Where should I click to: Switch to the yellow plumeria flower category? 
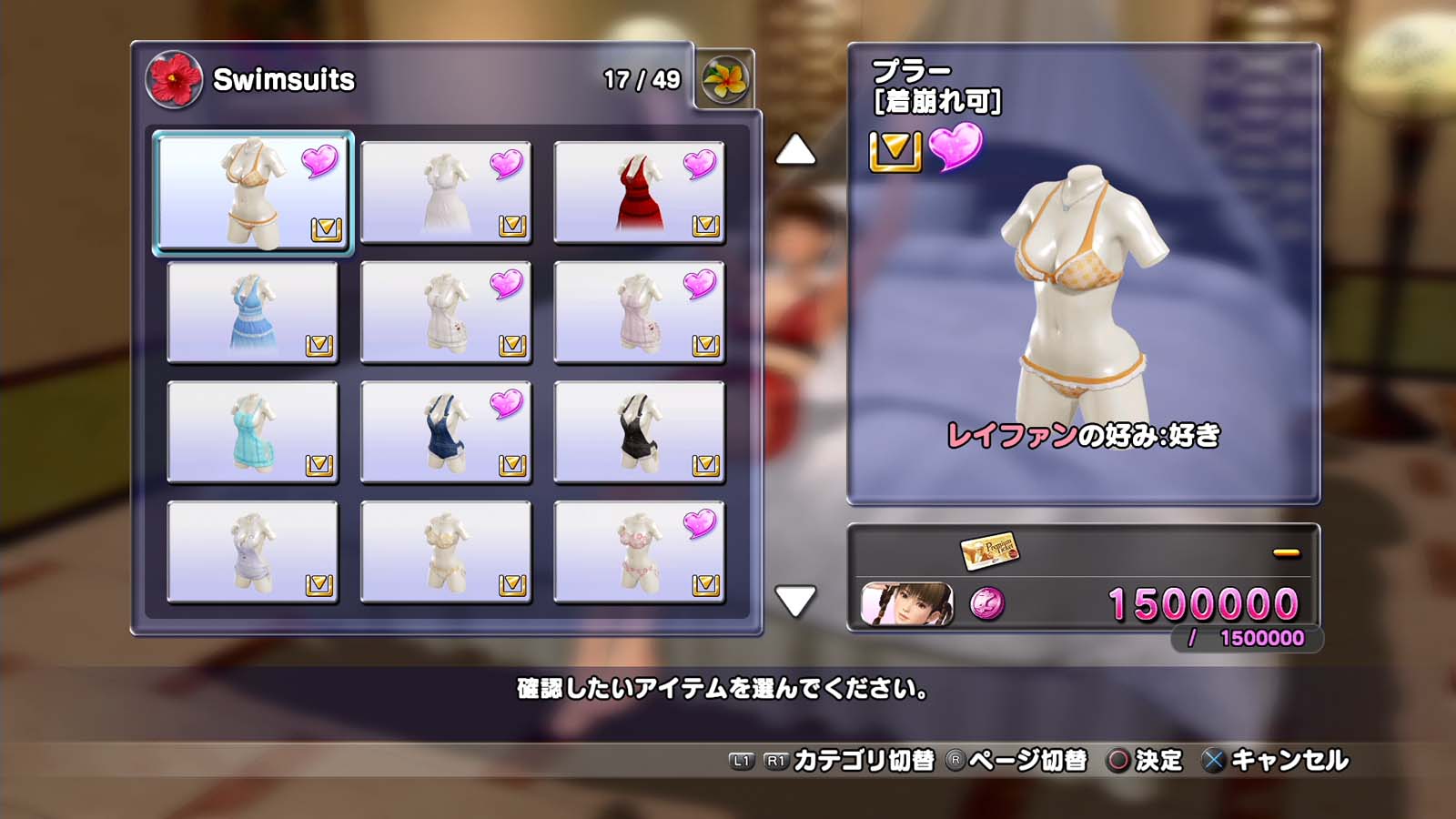pyautogui.click(x=725, y=79)
